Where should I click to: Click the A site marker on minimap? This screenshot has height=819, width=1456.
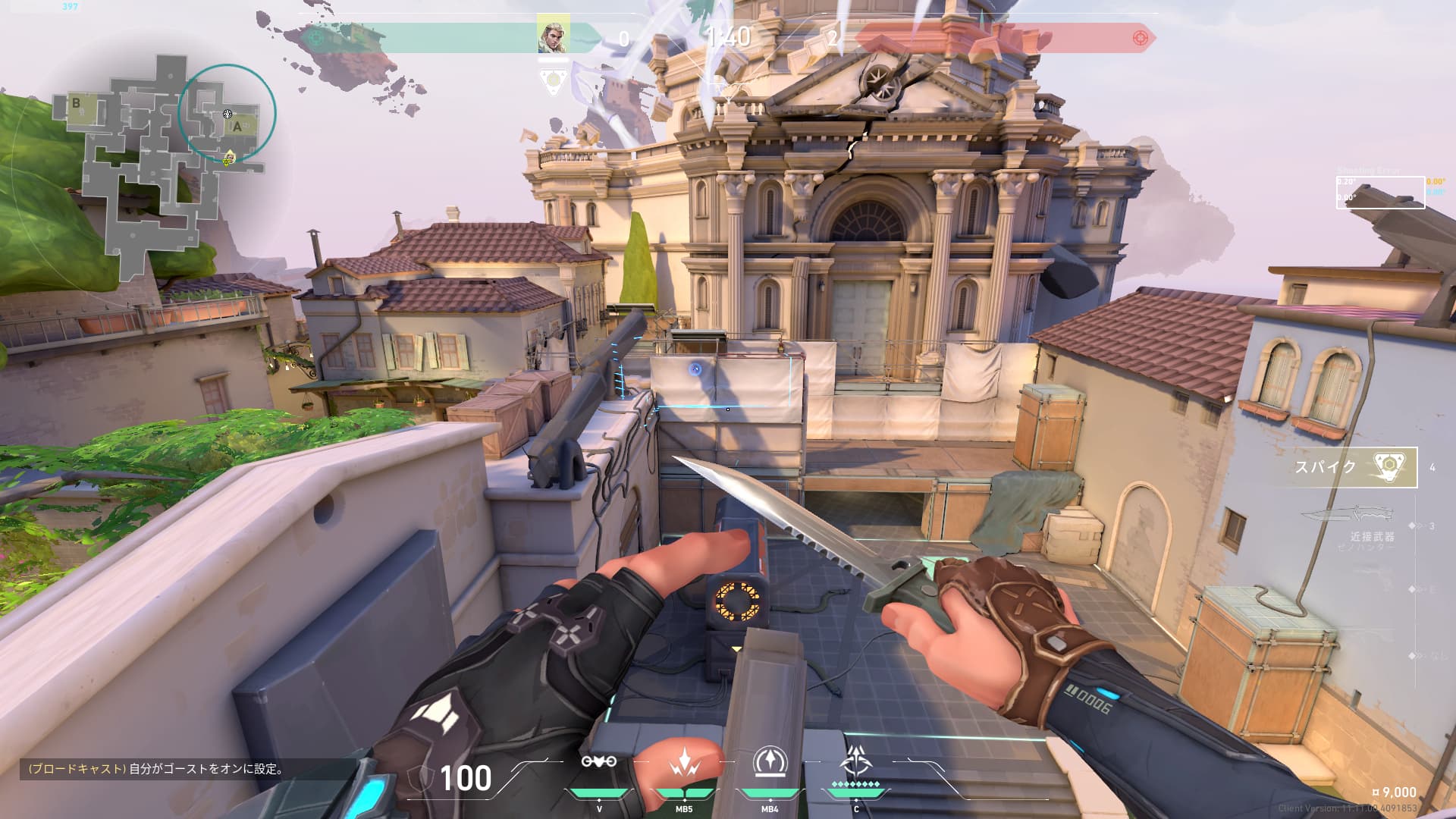[x=237, y=127]
